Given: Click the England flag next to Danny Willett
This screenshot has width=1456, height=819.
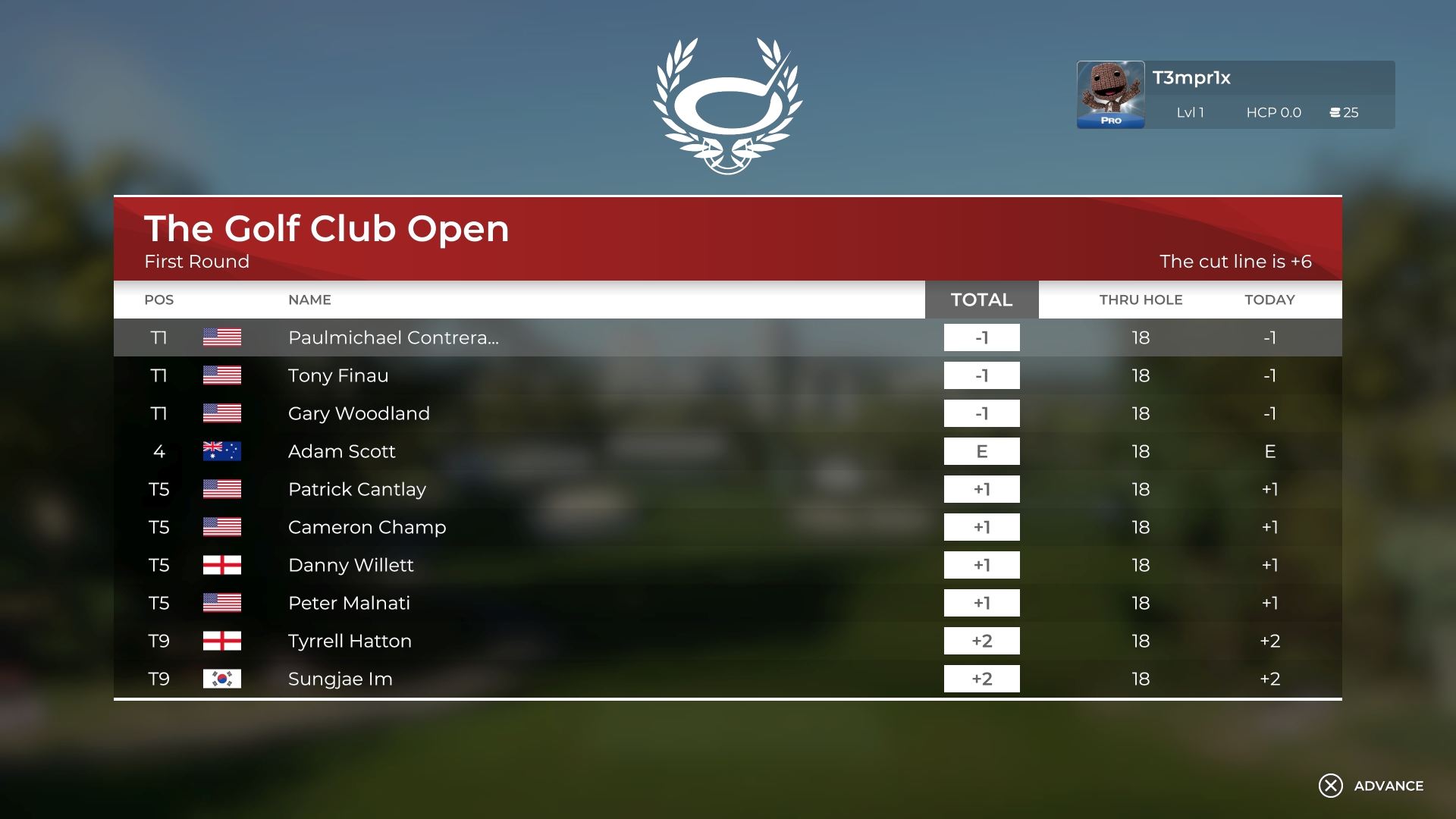Looking at the screenshot, I should [x=223, y=565].
